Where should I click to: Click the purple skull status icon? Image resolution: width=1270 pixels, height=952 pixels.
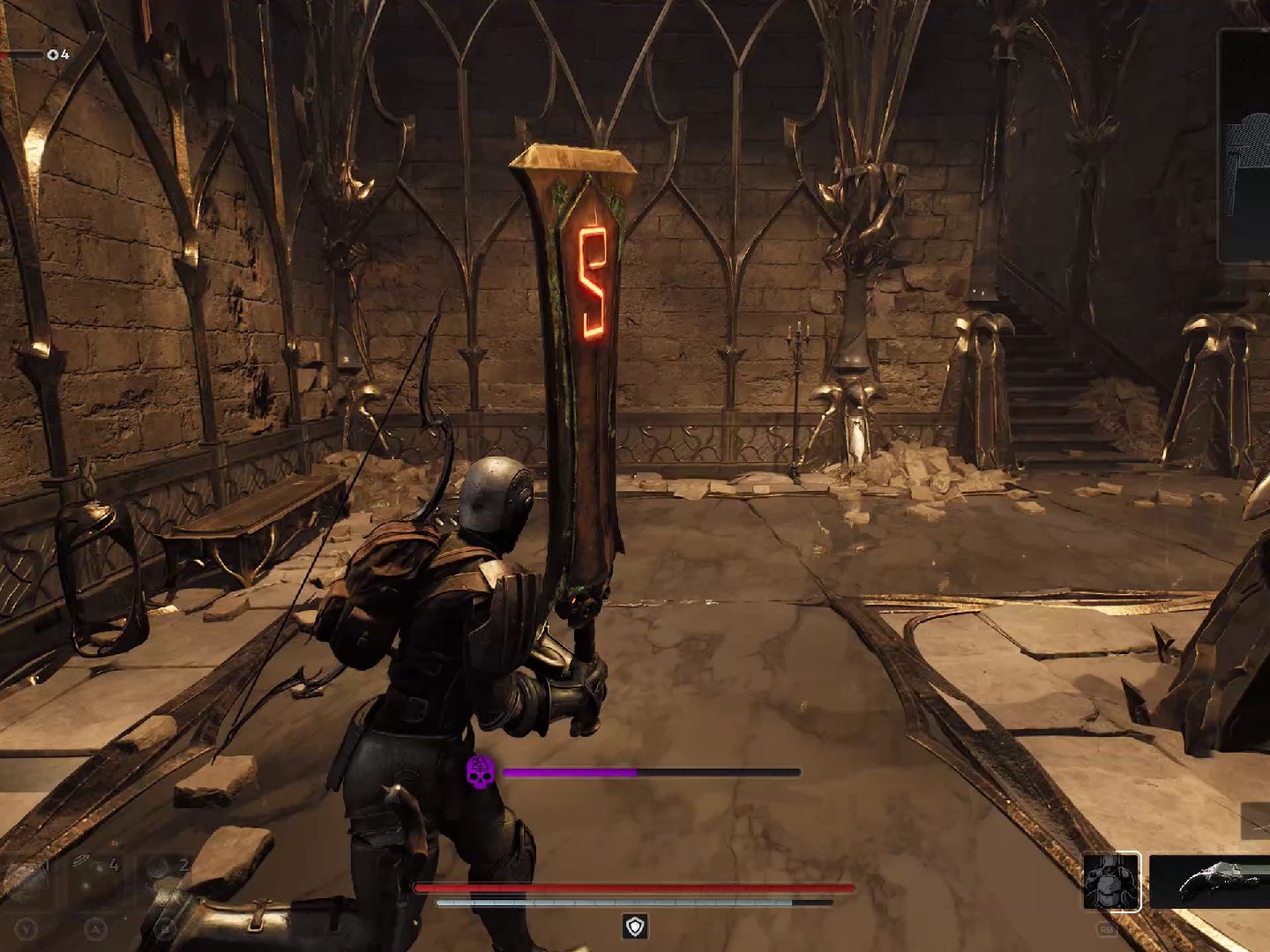tap(481, 772)
